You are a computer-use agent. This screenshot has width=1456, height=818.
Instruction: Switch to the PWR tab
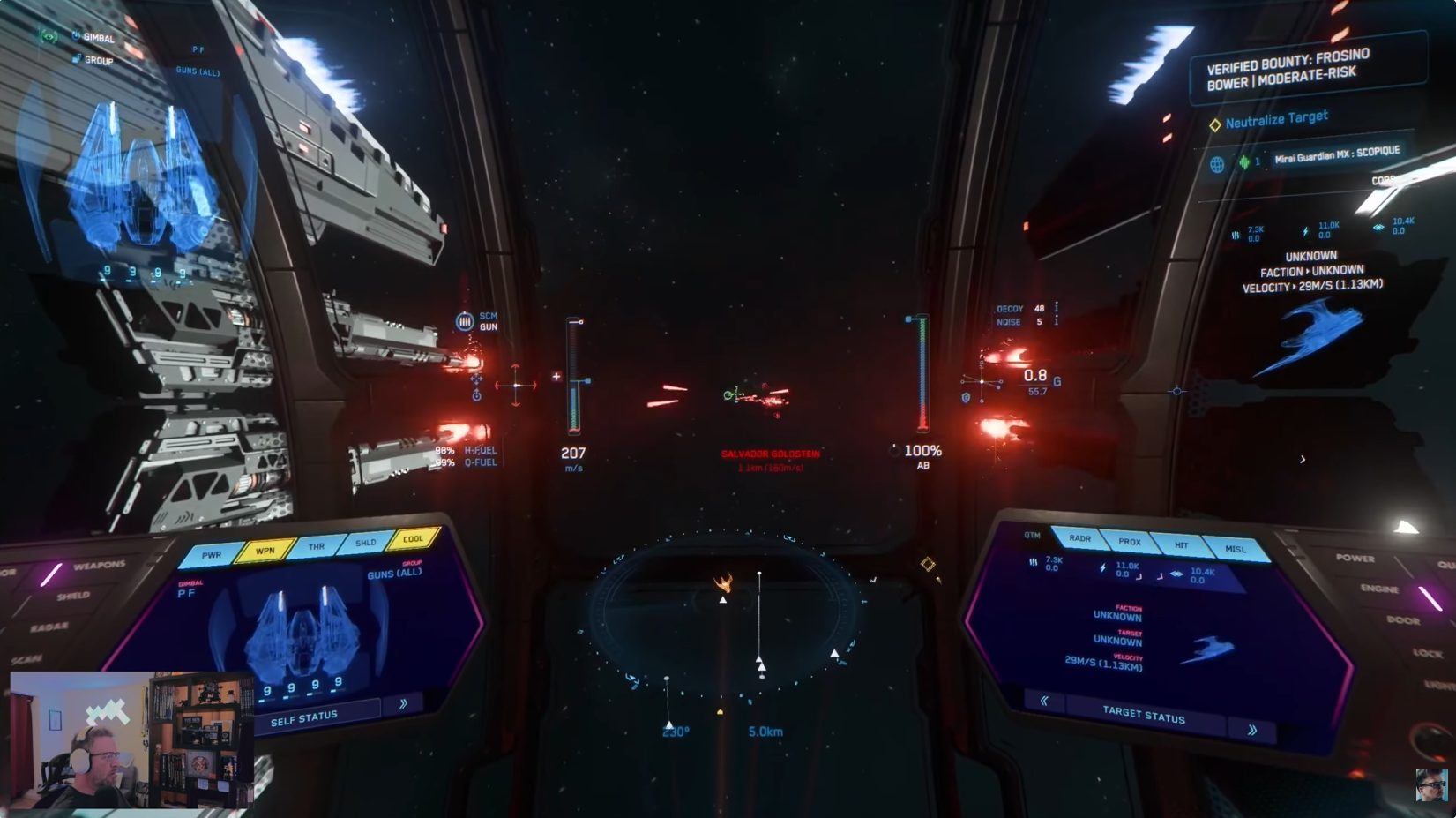[x=212, y=555]
